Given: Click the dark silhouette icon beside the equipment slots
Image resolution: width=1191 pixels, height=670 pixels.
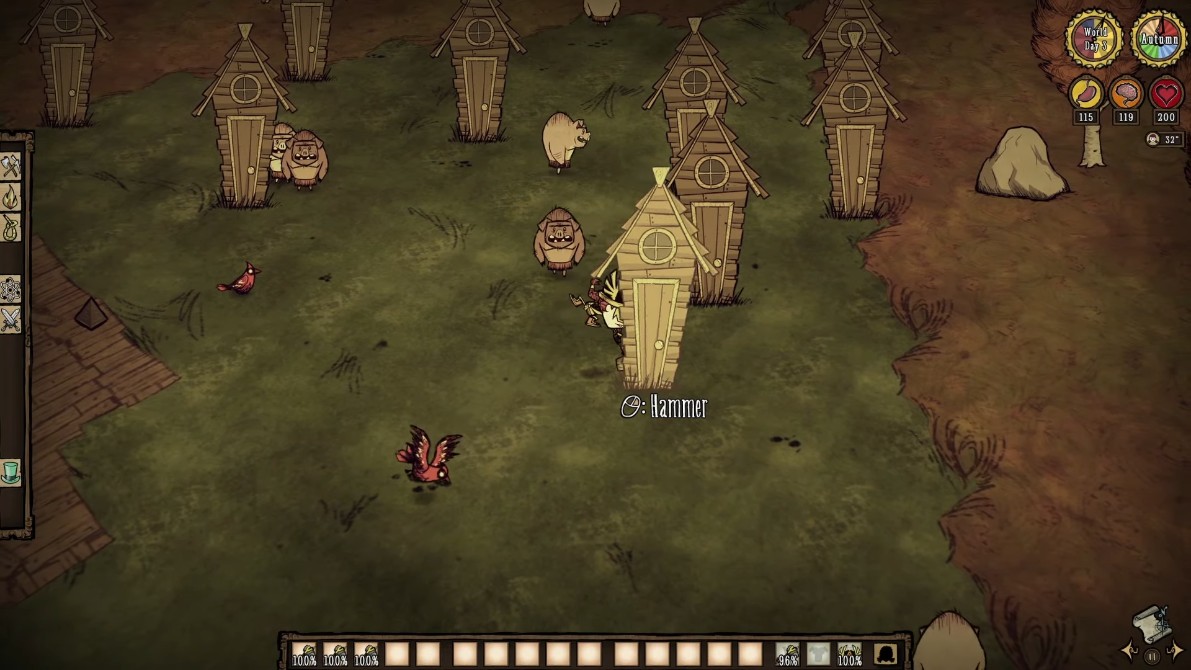Looking at the screenshot, I should pos(885,654).
